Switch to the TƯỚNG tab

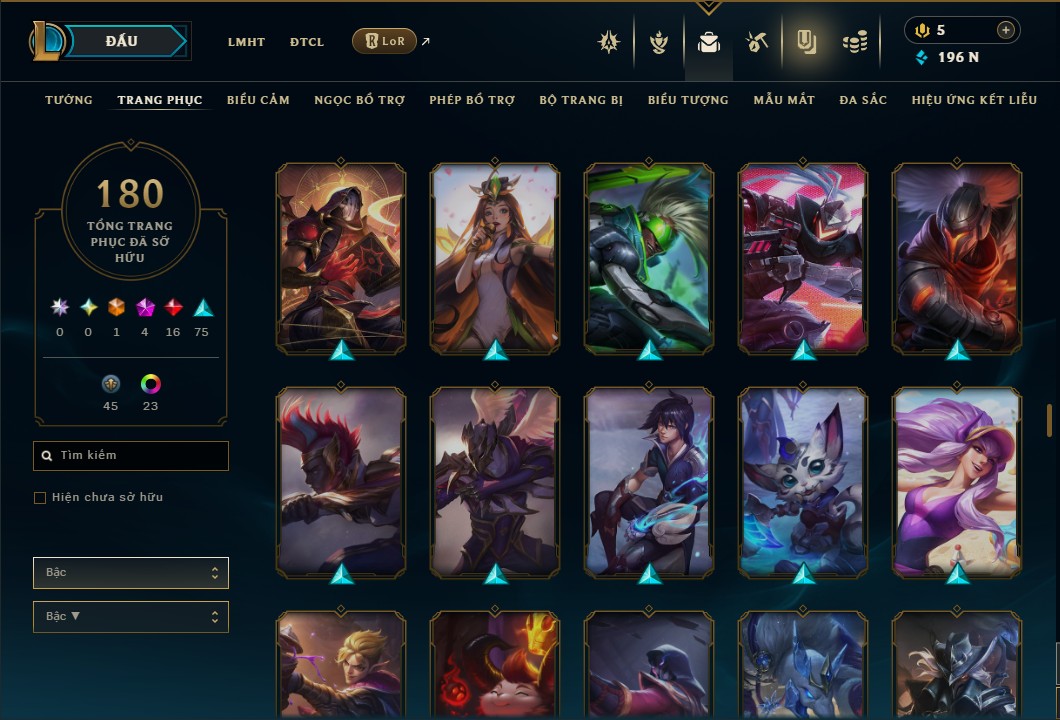click(x=69, y=100)
